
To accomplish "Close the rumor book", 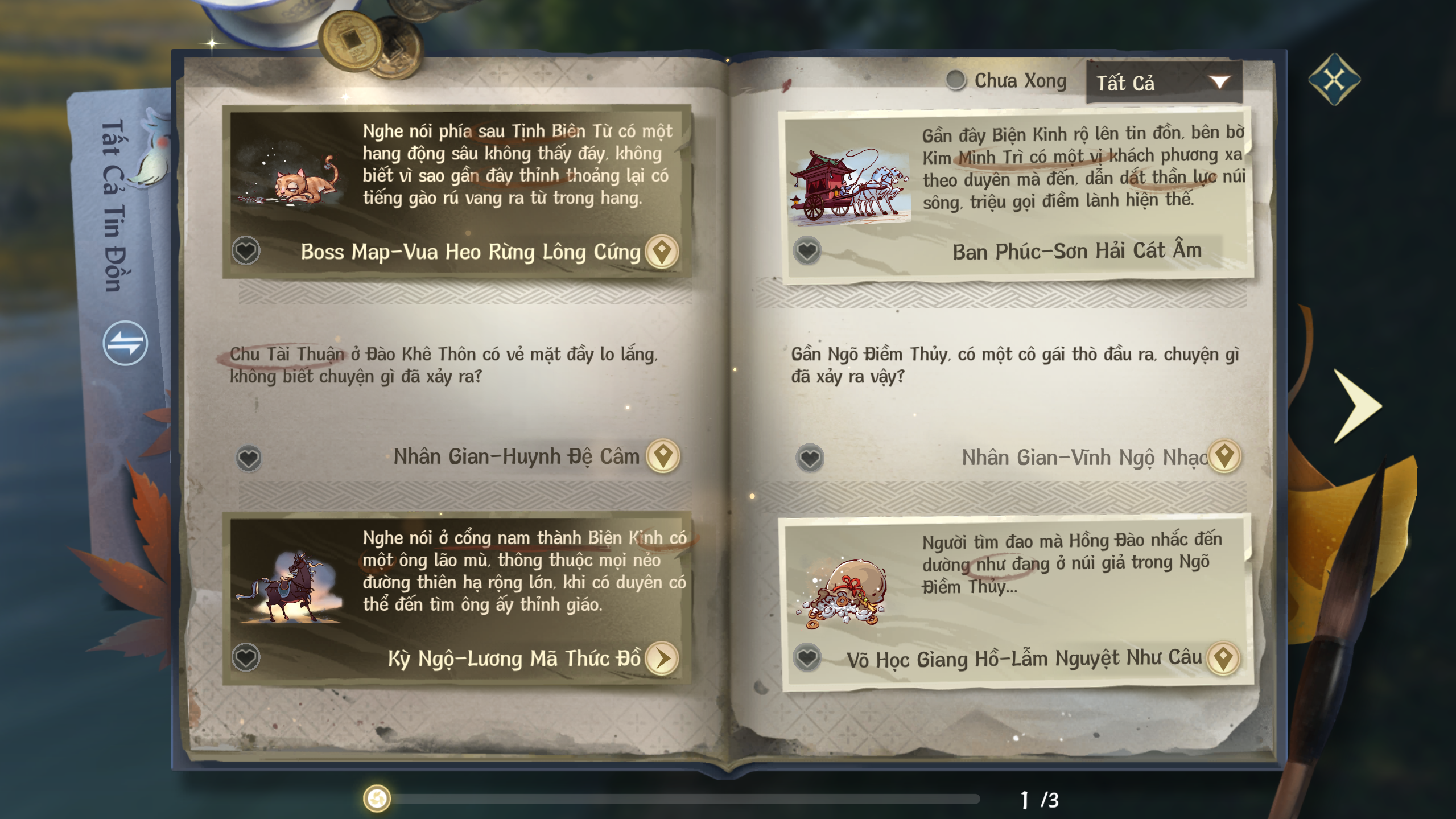I will tap(1334, 80).
